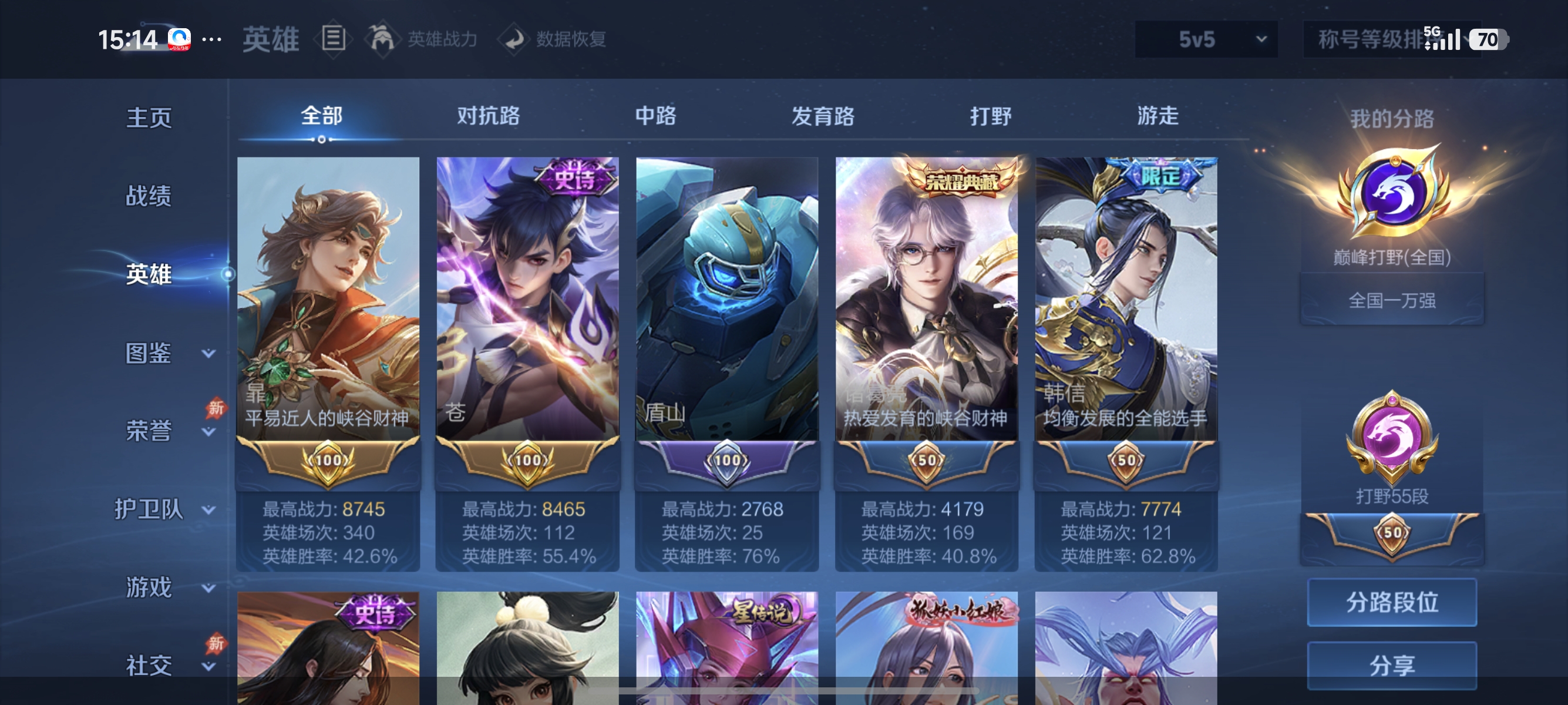Viewport: 1568px width, 705px height.
Task: Click the 数据恢复 data recovery icon
Action: (x=515, y=38)
